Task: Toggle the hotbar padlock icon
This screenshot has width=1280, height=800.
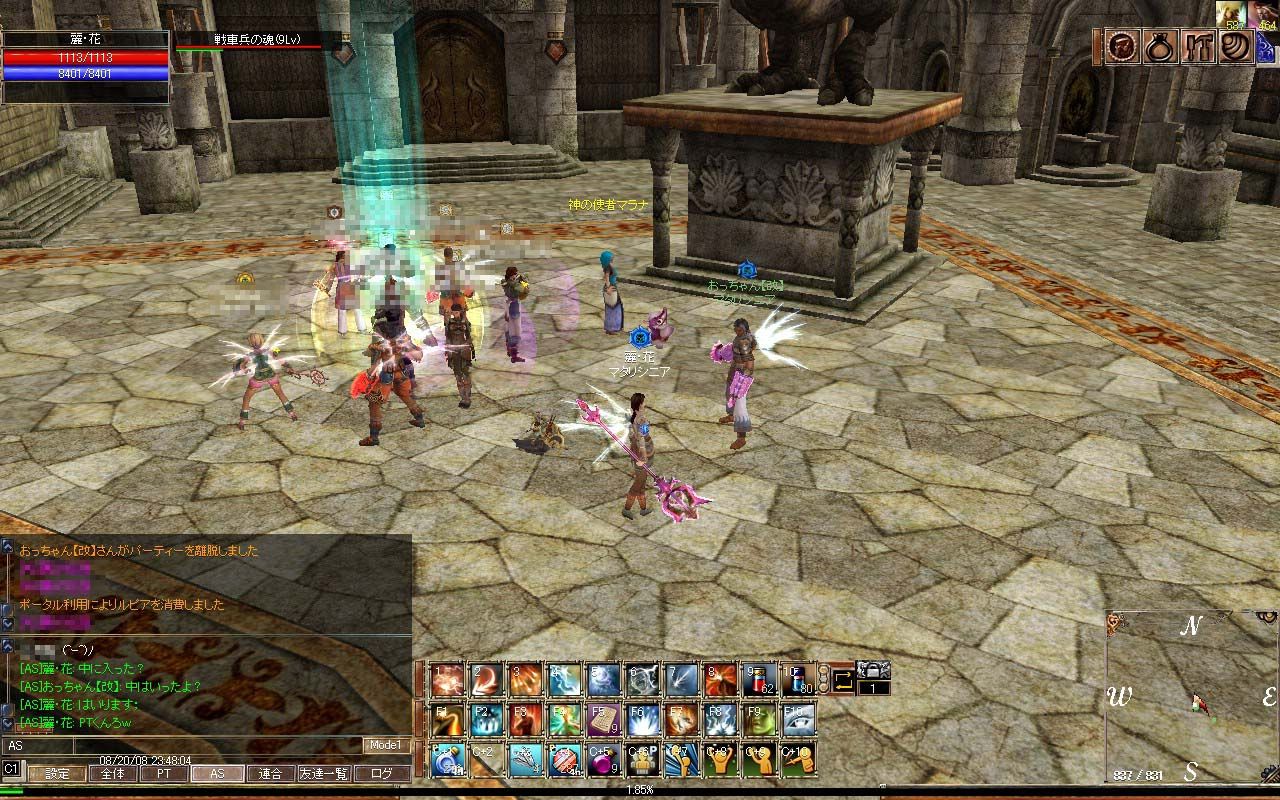Action: pos(873,670)
